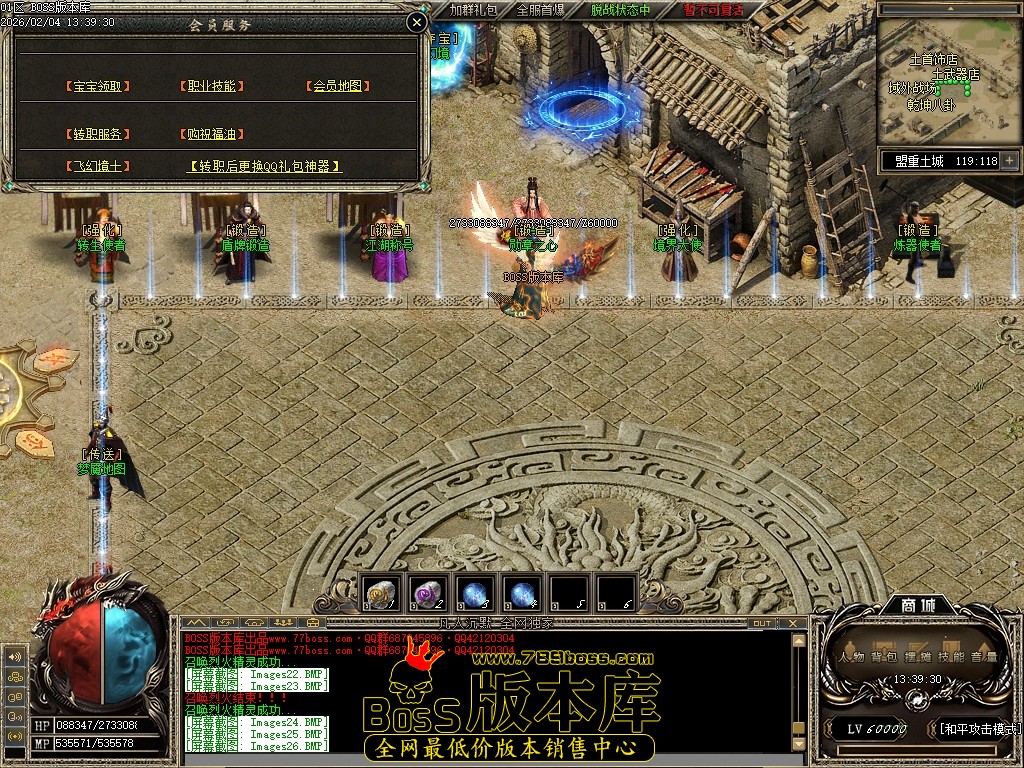Screen dimensions: 1024x768
Task: Open the 商城 shop
Action: [x=917, y=606]
